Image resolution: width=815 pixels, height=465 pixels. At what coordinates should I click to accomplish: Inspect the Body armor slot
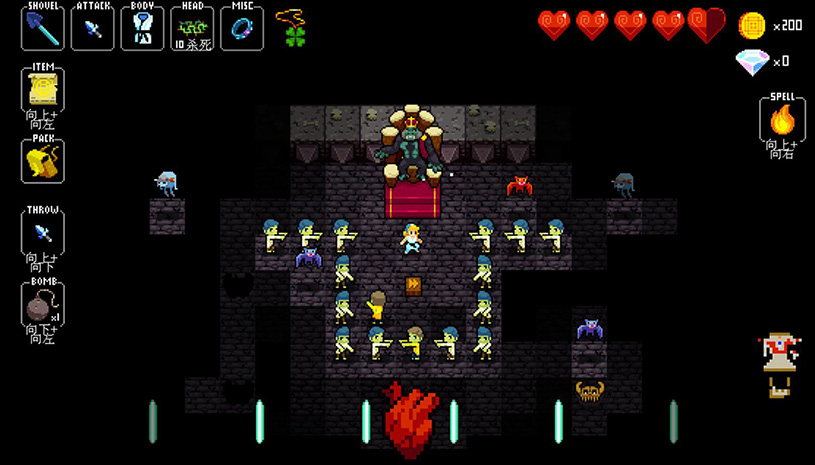coord(142,28)
